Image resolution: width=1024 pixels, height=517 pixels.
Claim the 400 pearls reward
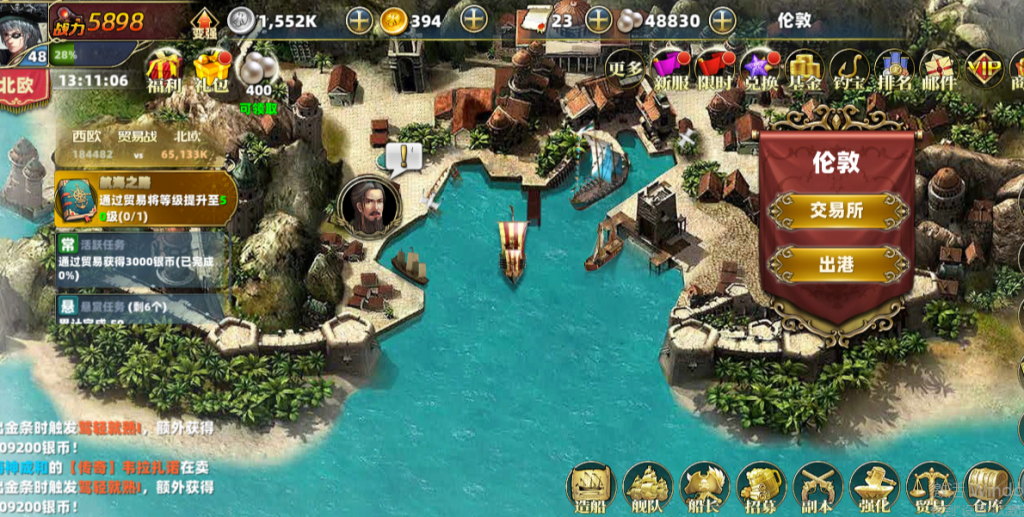coord(259,73)
